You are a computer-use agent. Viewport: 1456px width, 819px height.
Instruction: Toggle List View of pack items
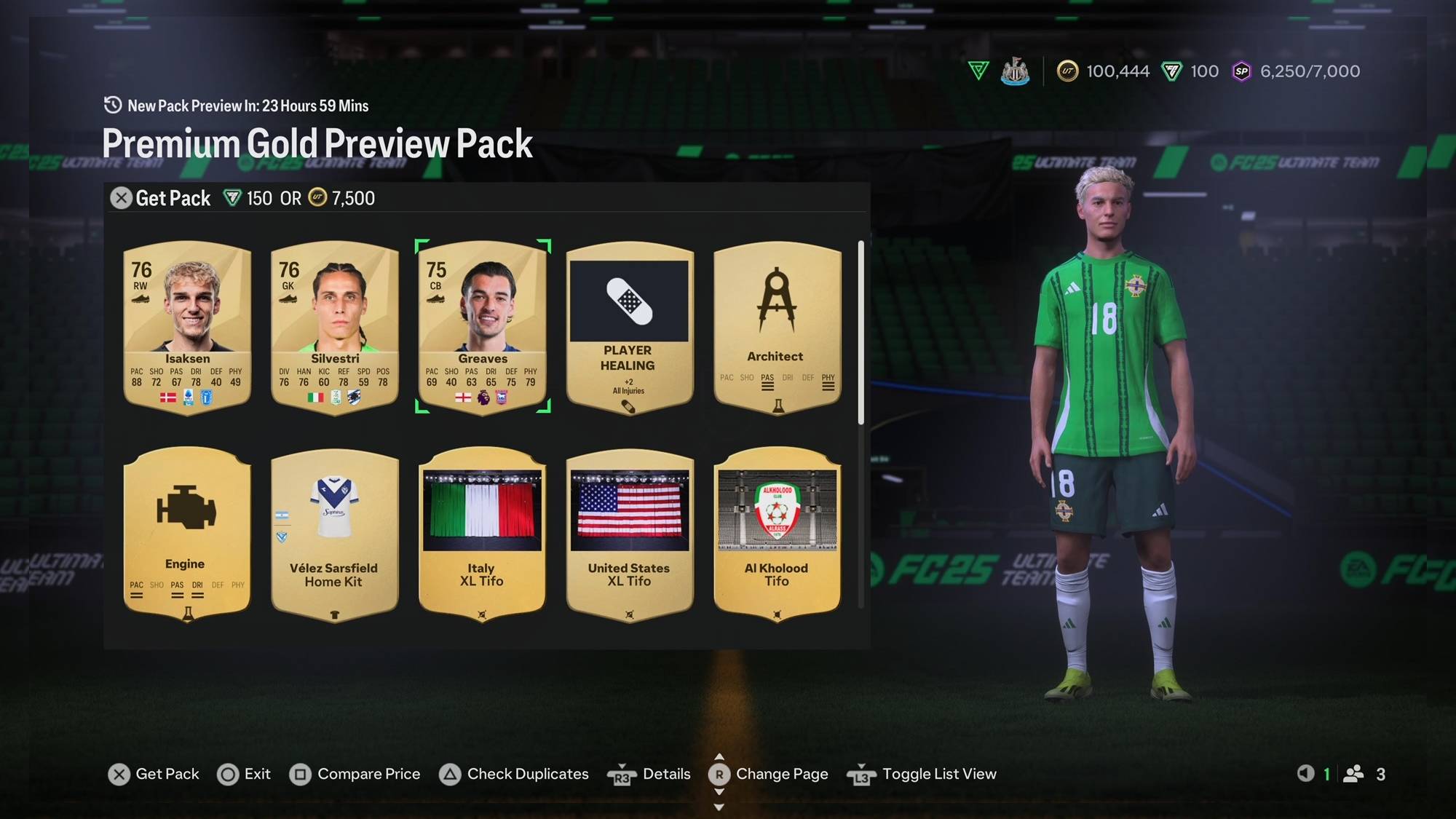[x=922, y=774]
